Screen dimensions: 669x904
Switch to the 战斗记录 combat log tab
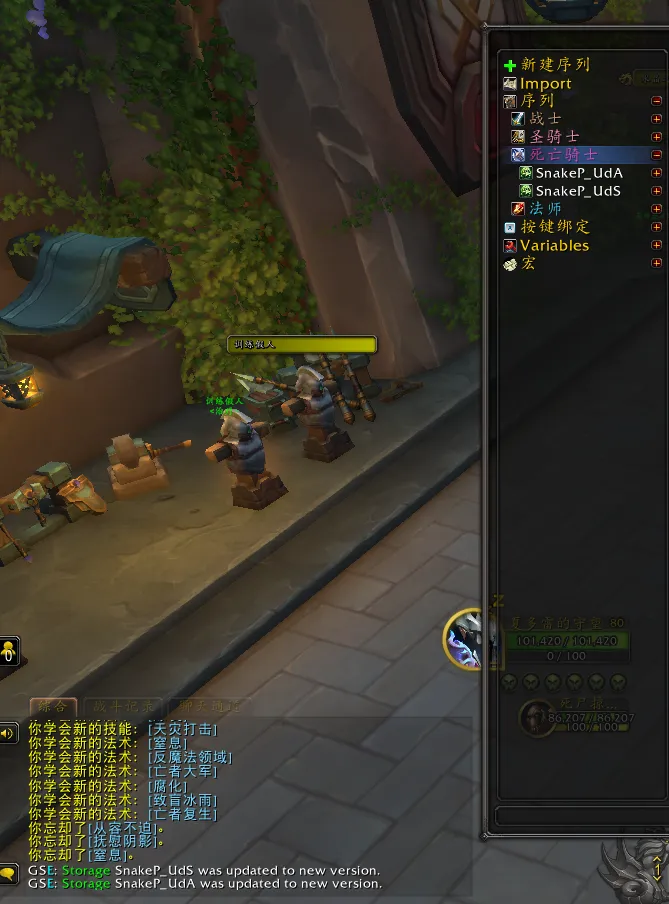(121, 707)
